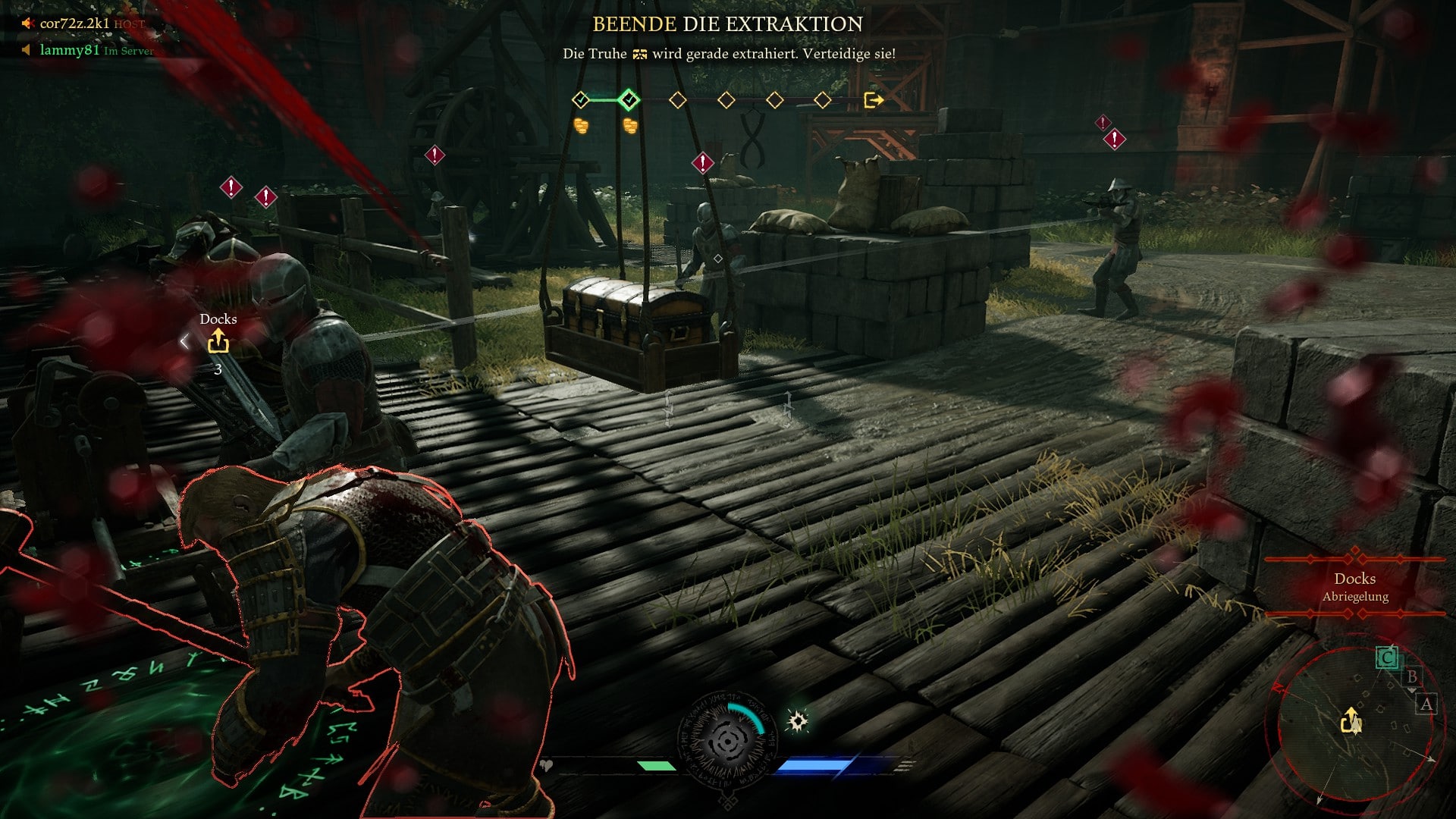The image size is (1456, 819).
Task: Click the yellow extraction icon on the minimap
Action: pos(1351,720)
